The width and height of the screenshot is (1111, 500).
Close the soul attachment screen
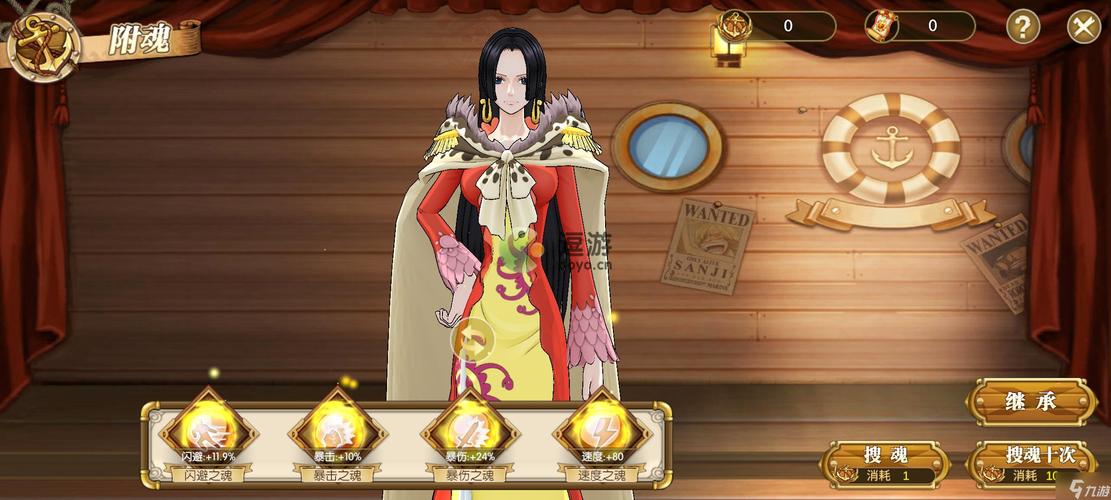1083,26
